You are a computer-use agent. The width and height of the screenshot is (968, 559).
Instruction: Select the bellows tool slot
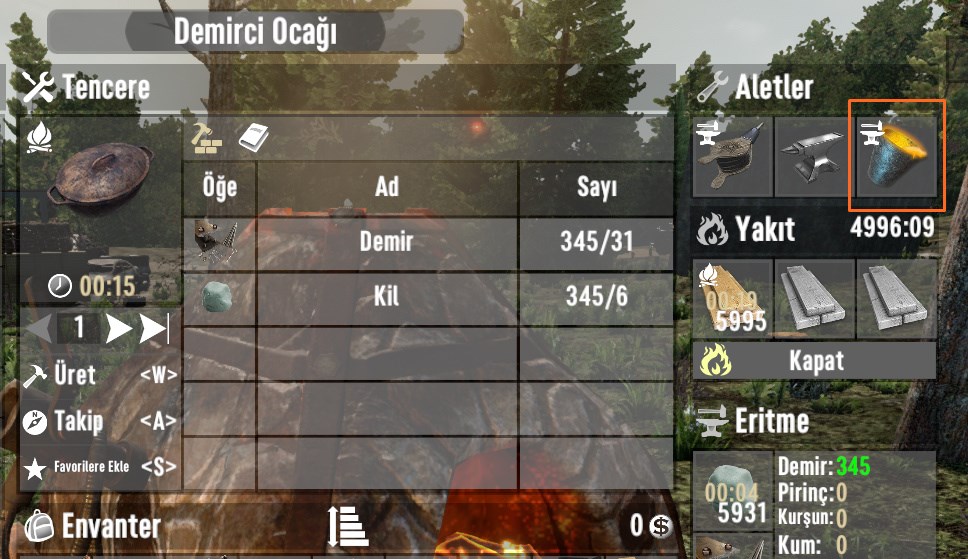[733, 156]
